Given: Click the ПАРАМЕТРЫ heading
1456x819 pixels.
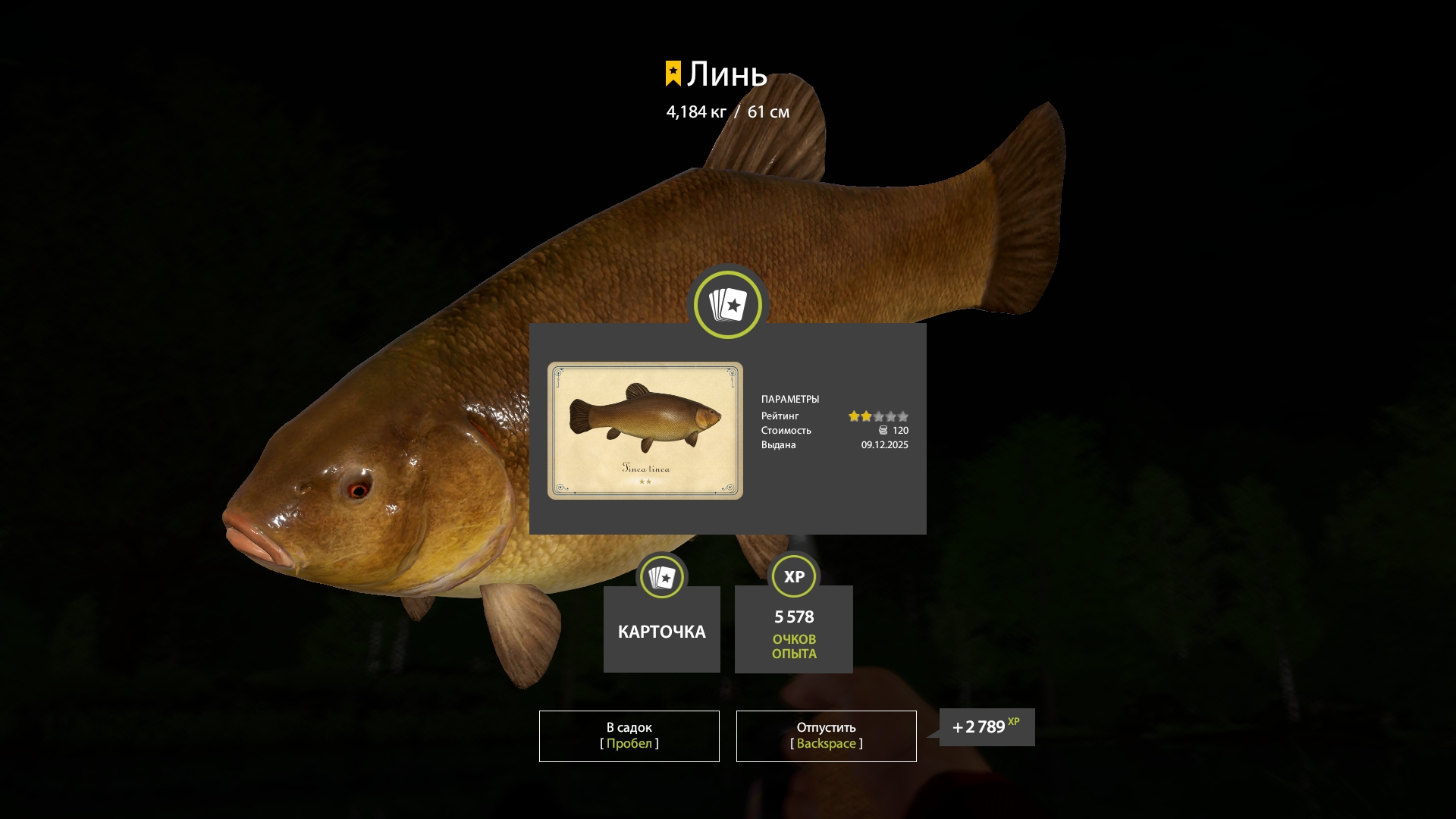Looking at the screenshot, I should pyautogui.click(x=791, y=399).
